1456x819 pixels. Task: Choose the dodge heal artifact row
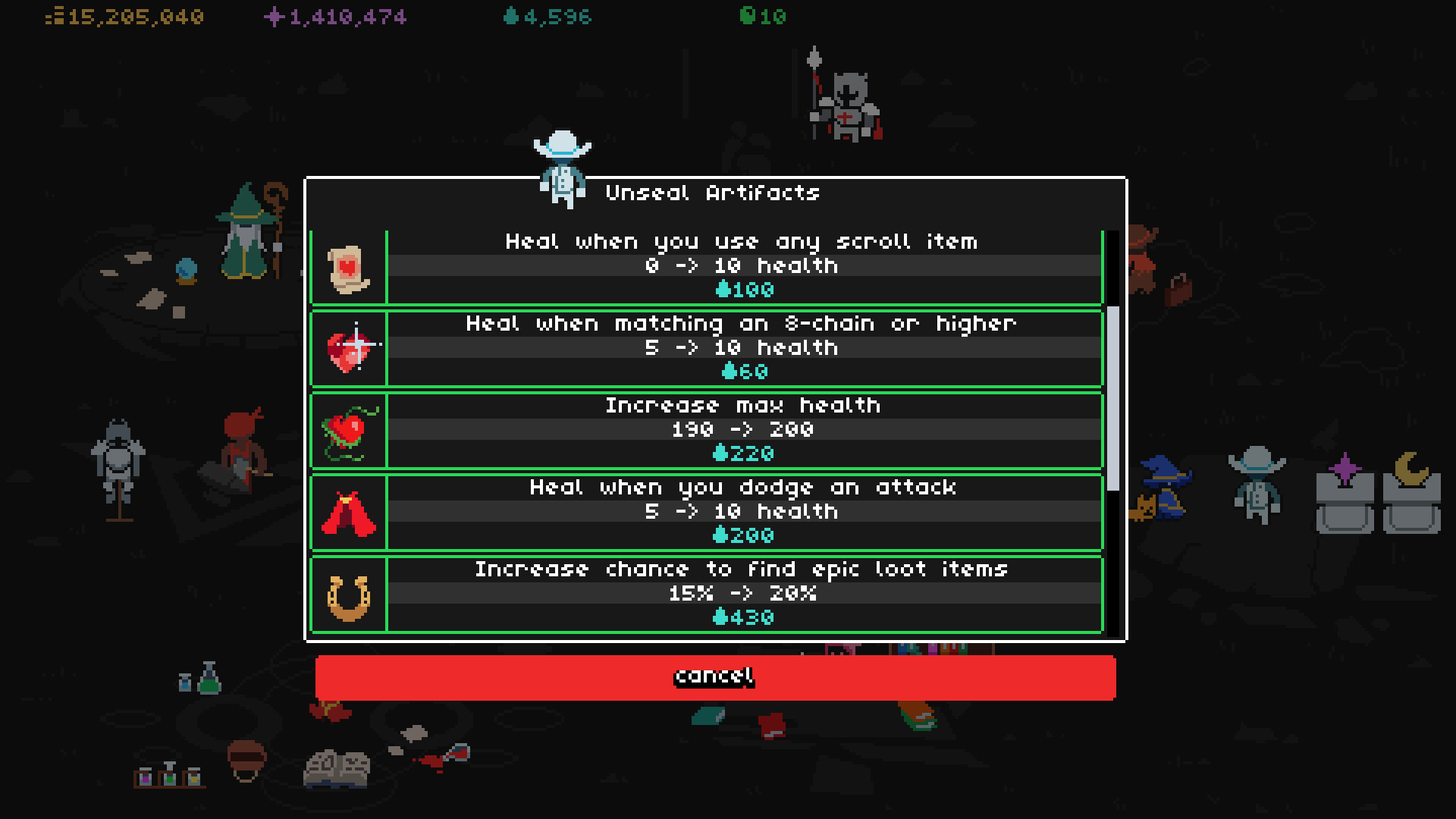pyautogui.click(x=743, y=511)
